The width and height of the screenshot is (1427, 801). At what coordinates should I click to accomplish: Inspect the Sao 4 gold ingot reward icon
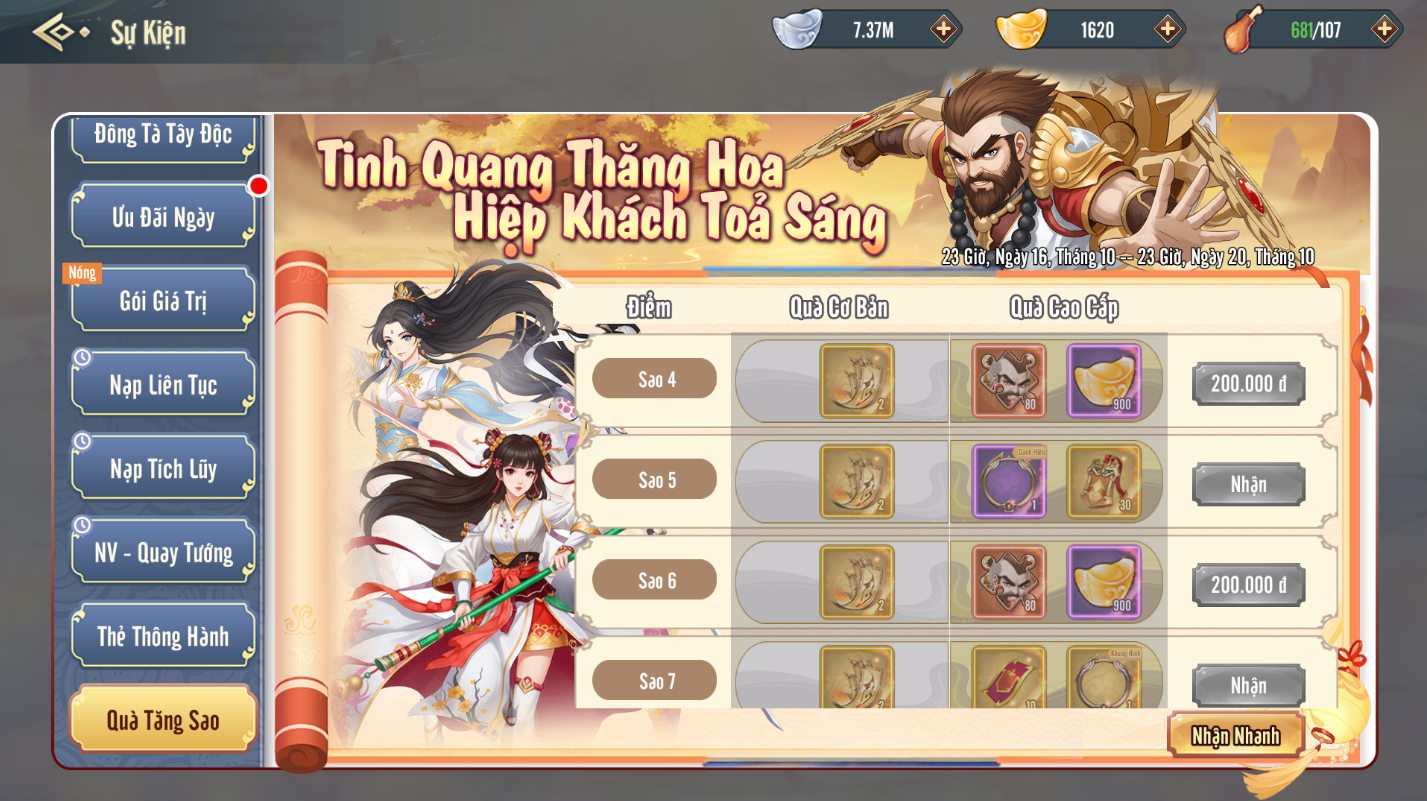pyautogui.click(x=1104, y=381)
